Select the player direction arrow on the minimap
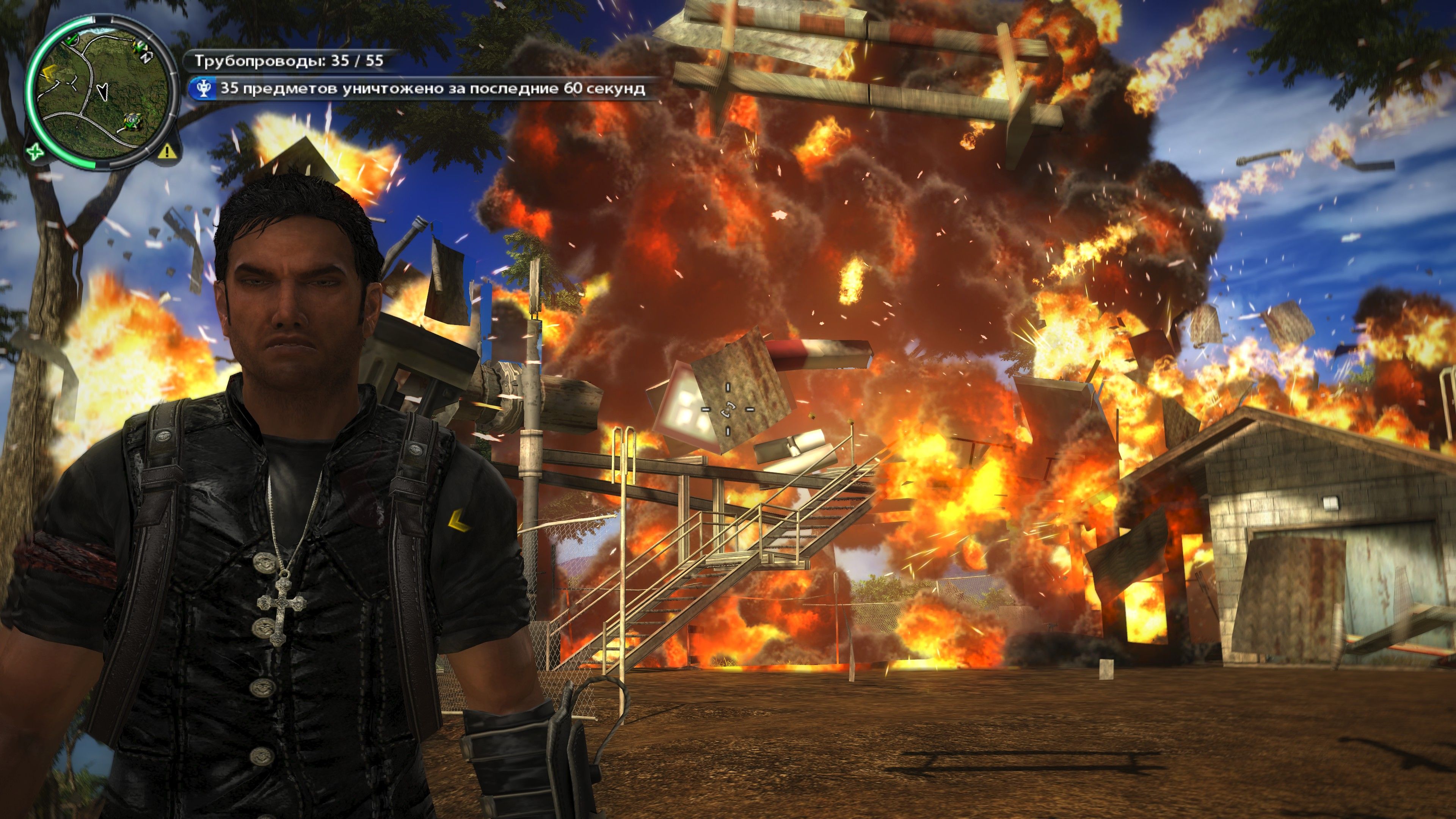 click(x=103, y=91)
